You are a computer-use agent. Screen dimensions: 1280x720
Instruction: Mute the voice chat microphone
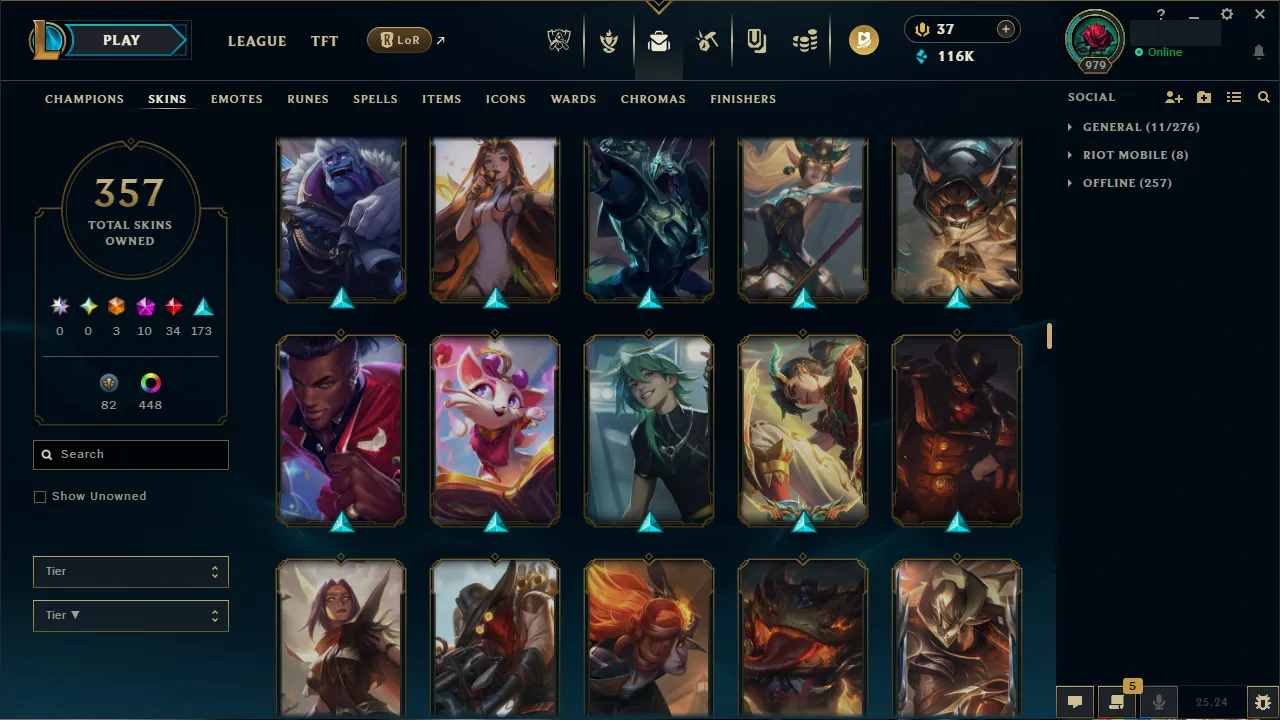(x=1158, y=701)
